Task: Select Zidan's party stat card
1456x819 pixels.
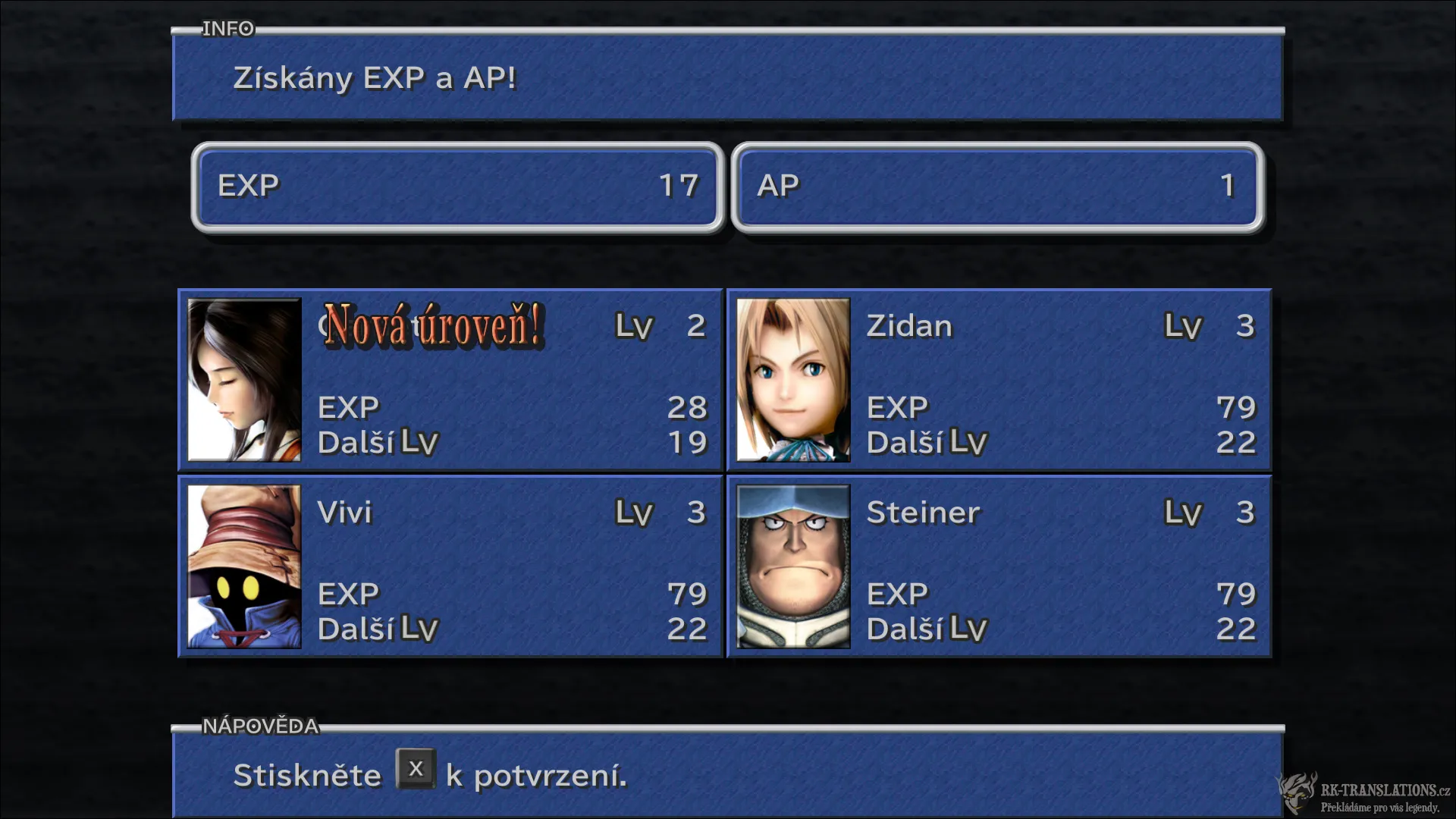Action: [998, 379]
